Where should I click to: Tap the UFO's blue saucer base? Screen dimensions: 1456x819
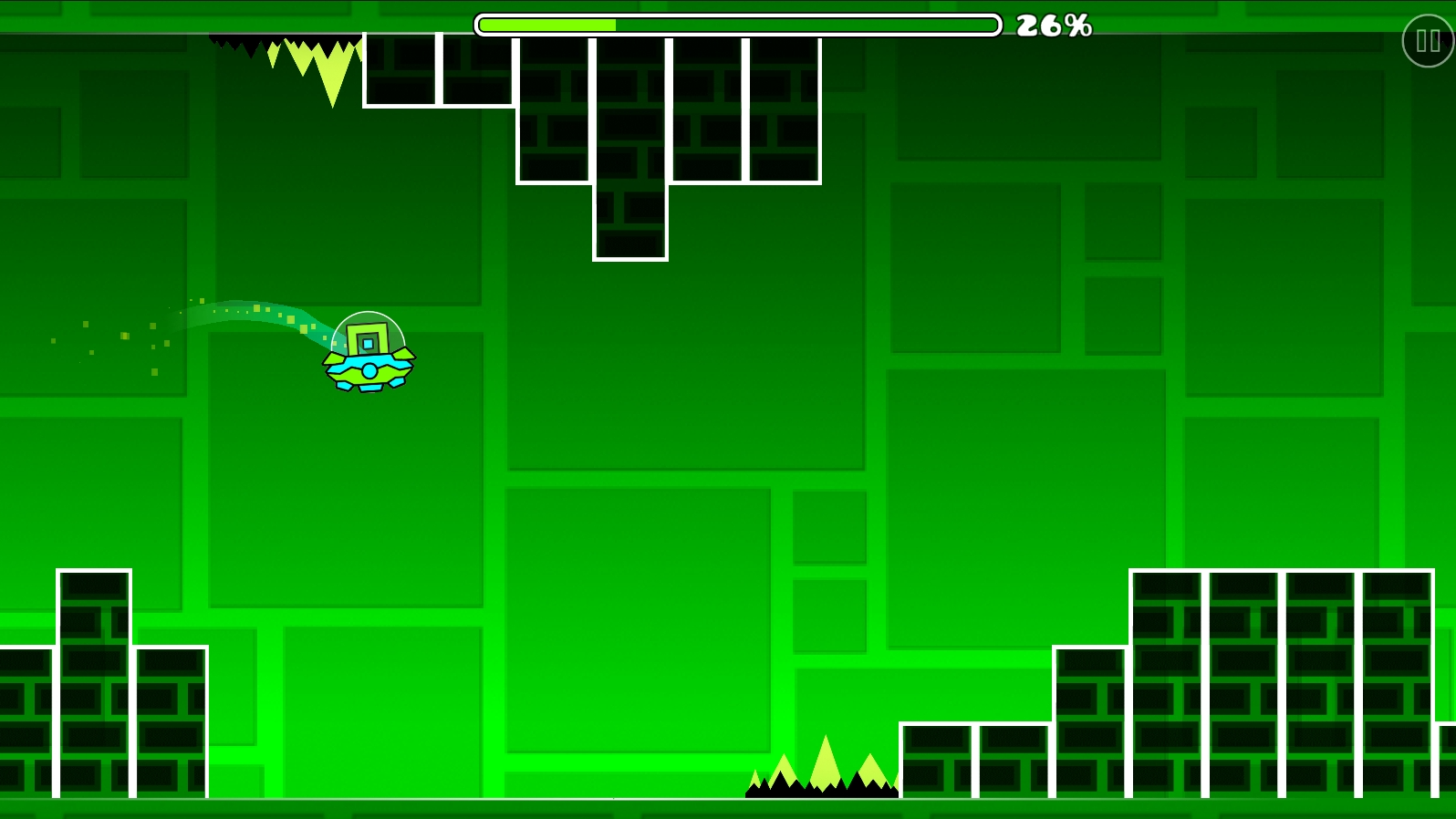(x=367, y=369)
